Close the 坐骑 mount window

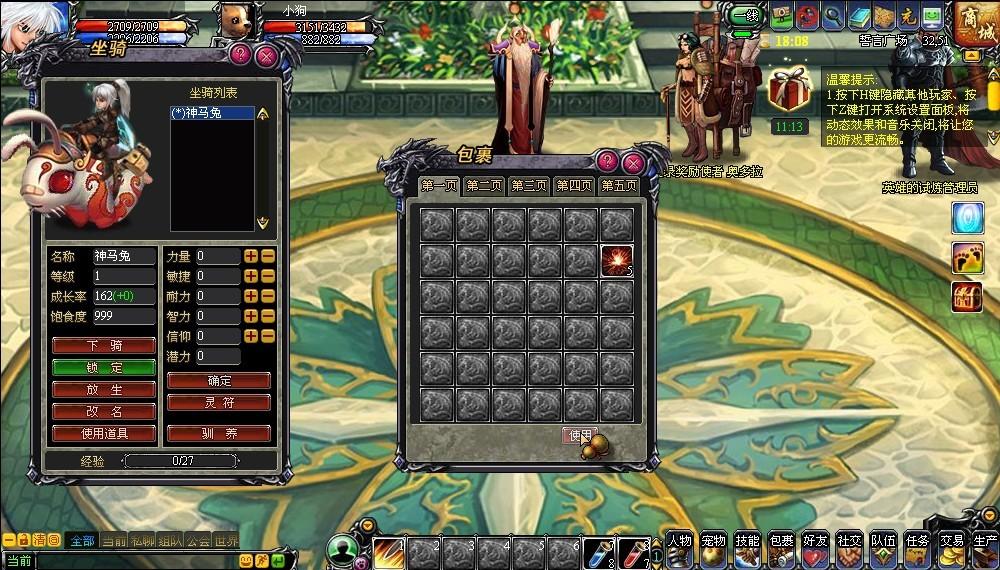click(x=266, y=56)
